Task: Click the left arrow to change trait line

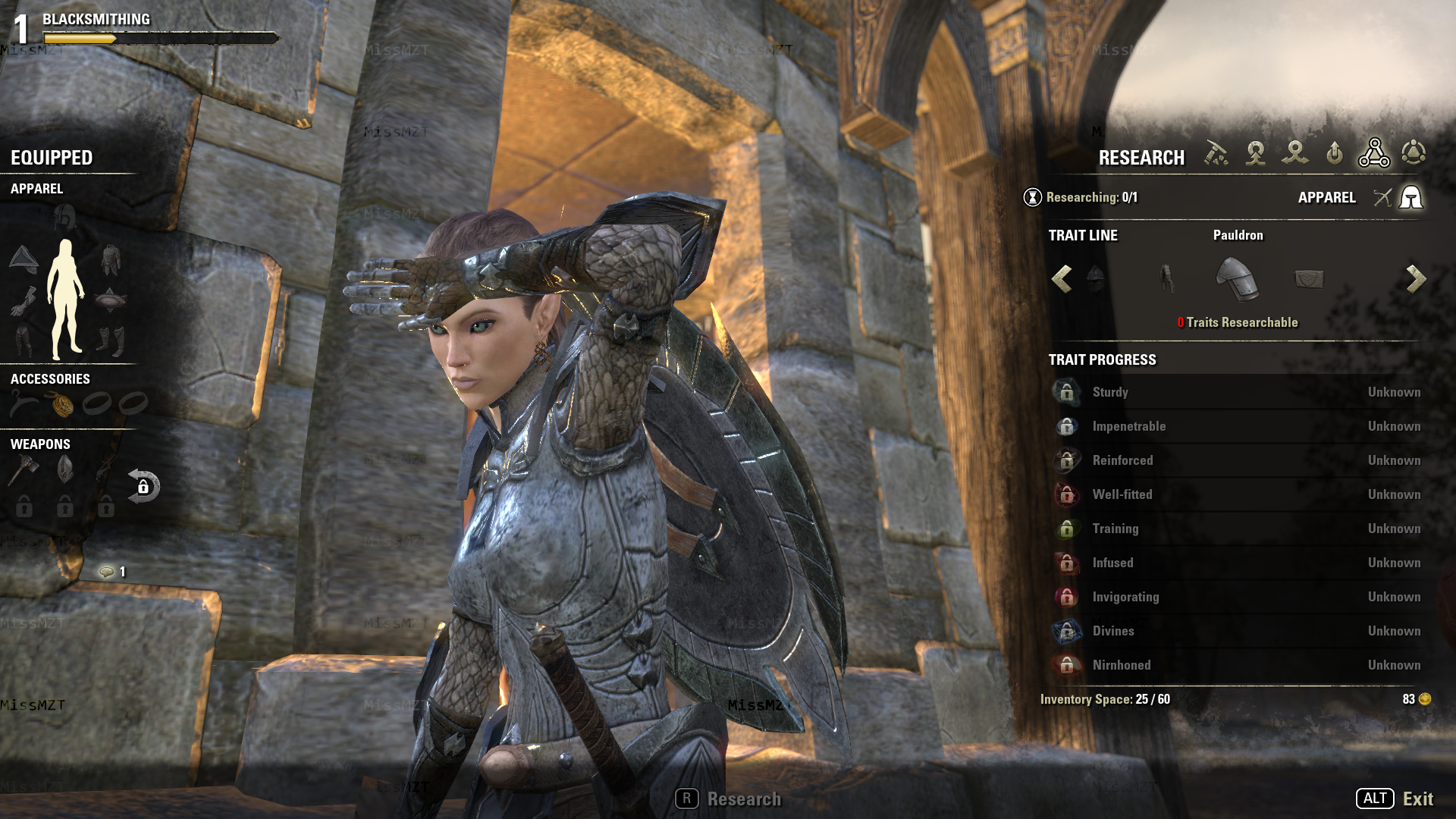Action: tap(1060, 279)
